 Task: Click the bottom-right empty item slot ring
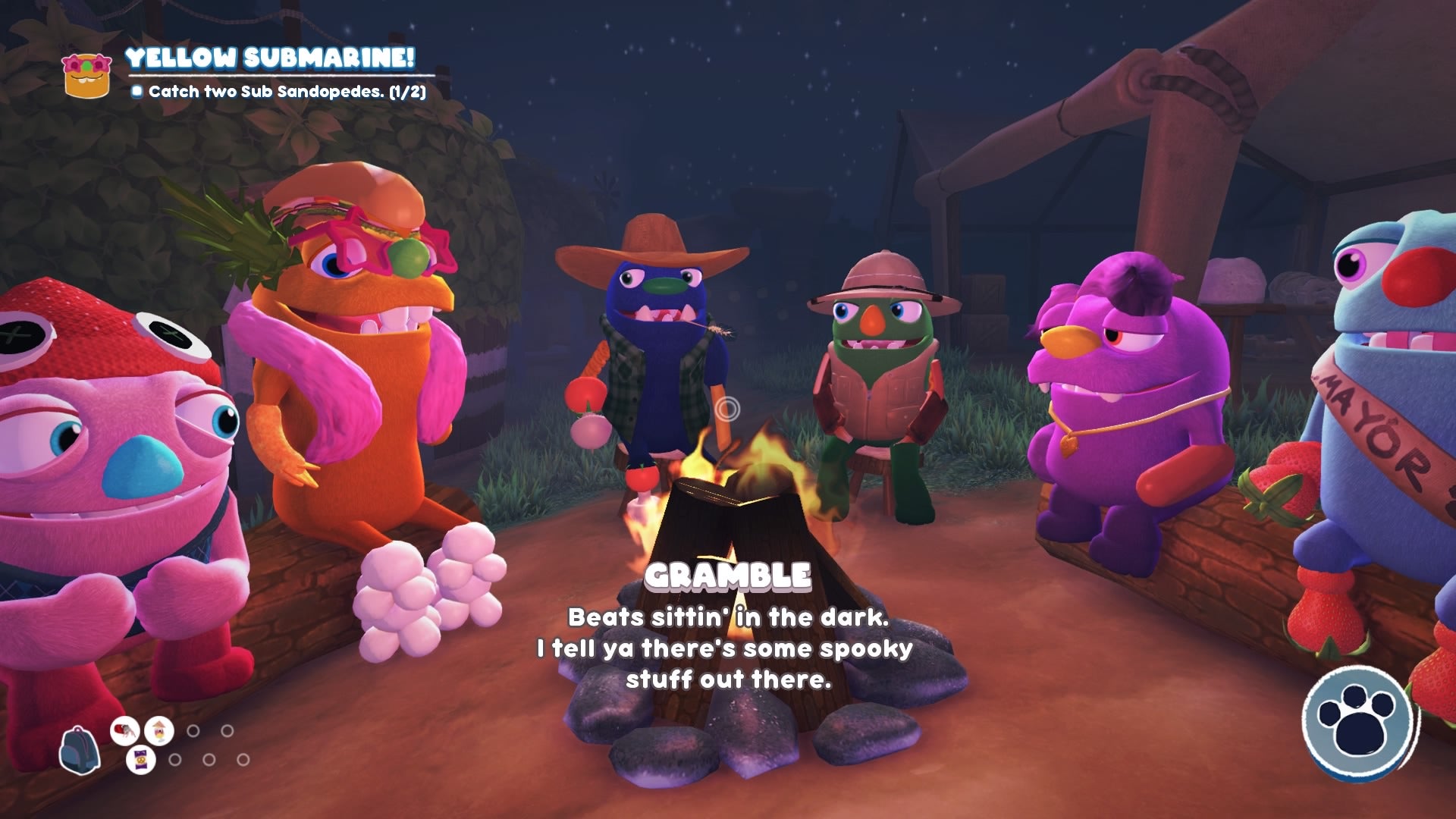pos(242,760)
